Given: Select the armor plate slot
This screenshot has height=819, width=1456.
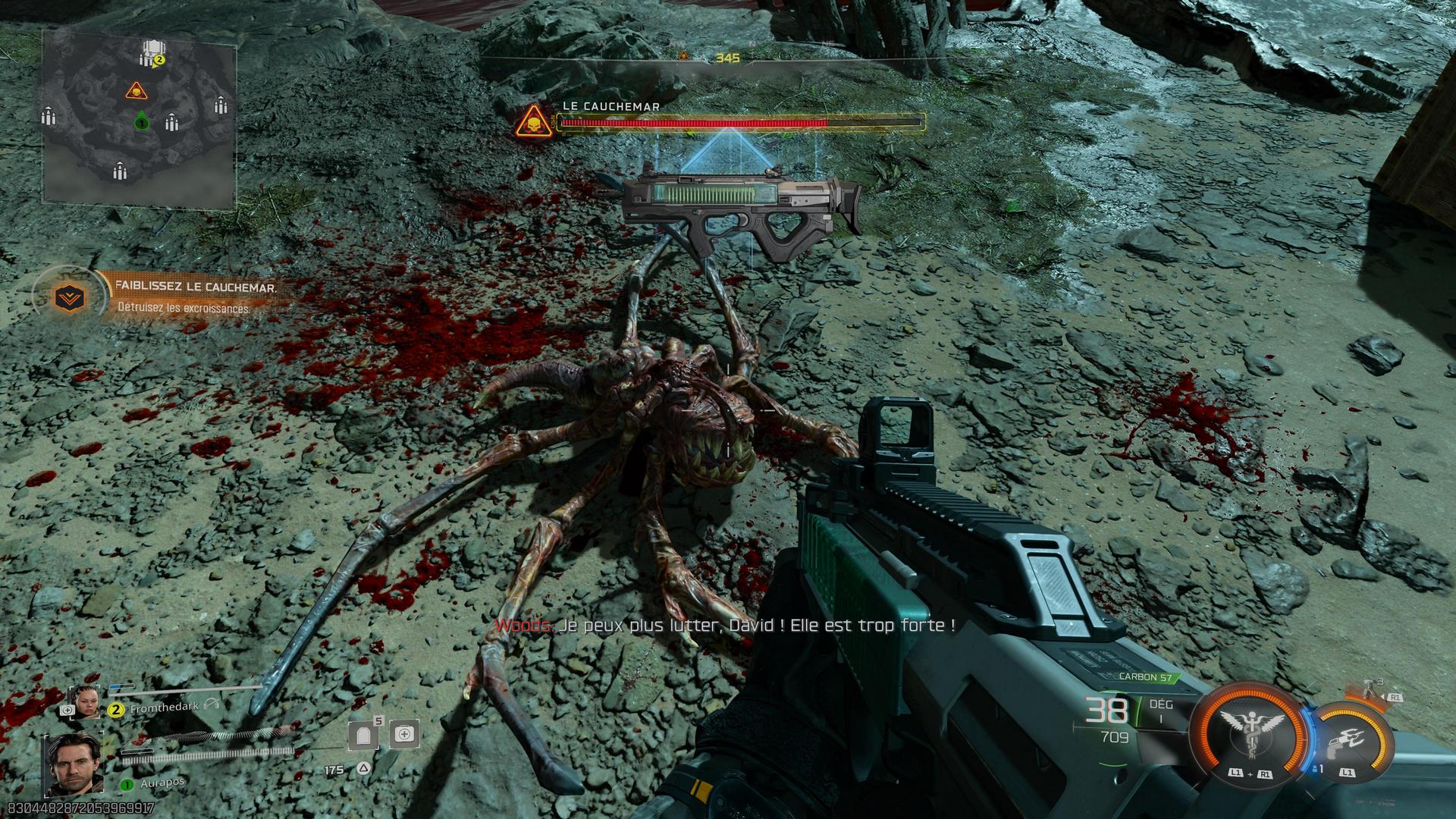Looking at the screenshot, I should (x=363, y=735).
